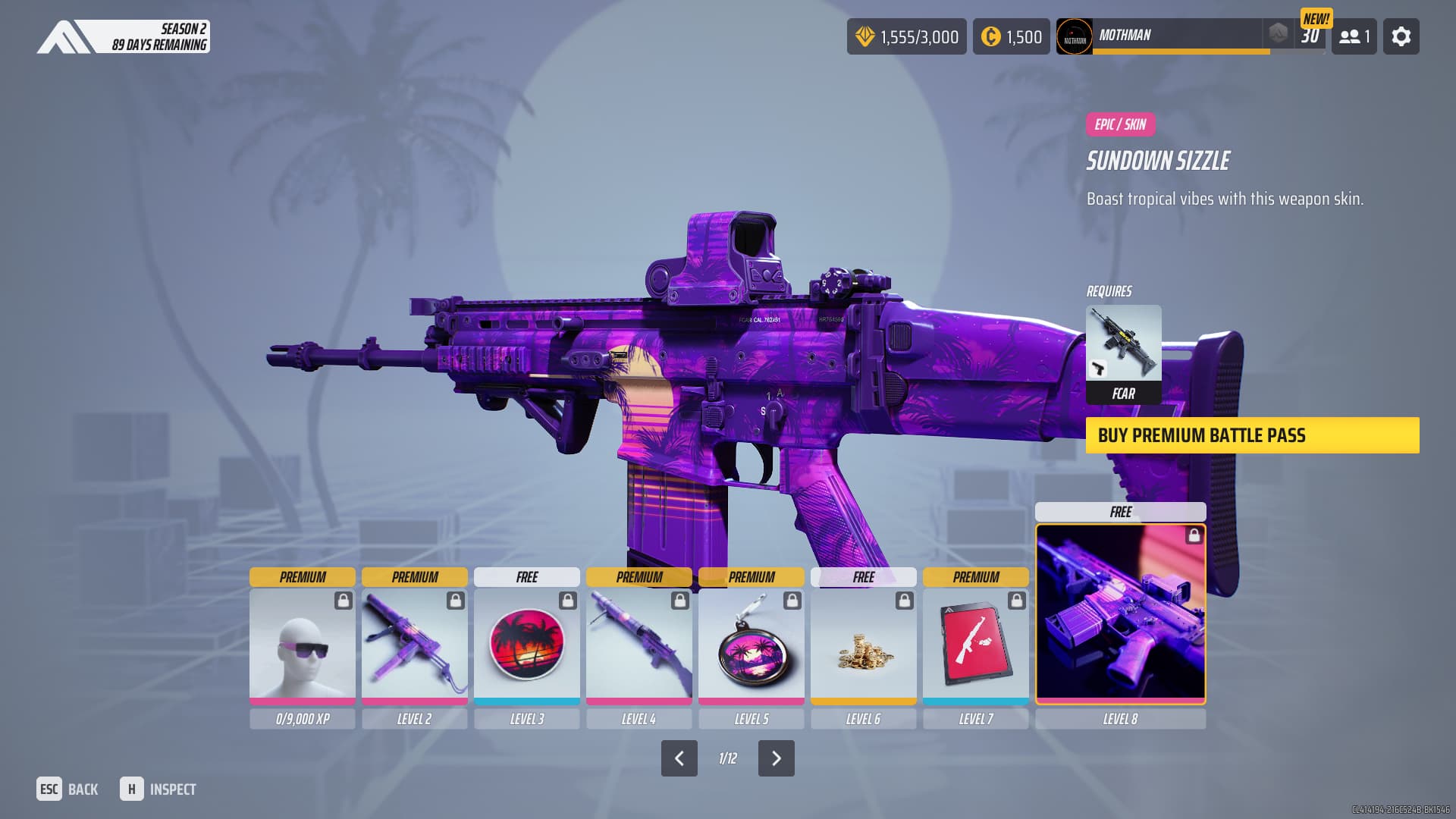Screen dimensions: 1456x819
Task: Go to the previous battle pass page
Action: pos(679,758)
